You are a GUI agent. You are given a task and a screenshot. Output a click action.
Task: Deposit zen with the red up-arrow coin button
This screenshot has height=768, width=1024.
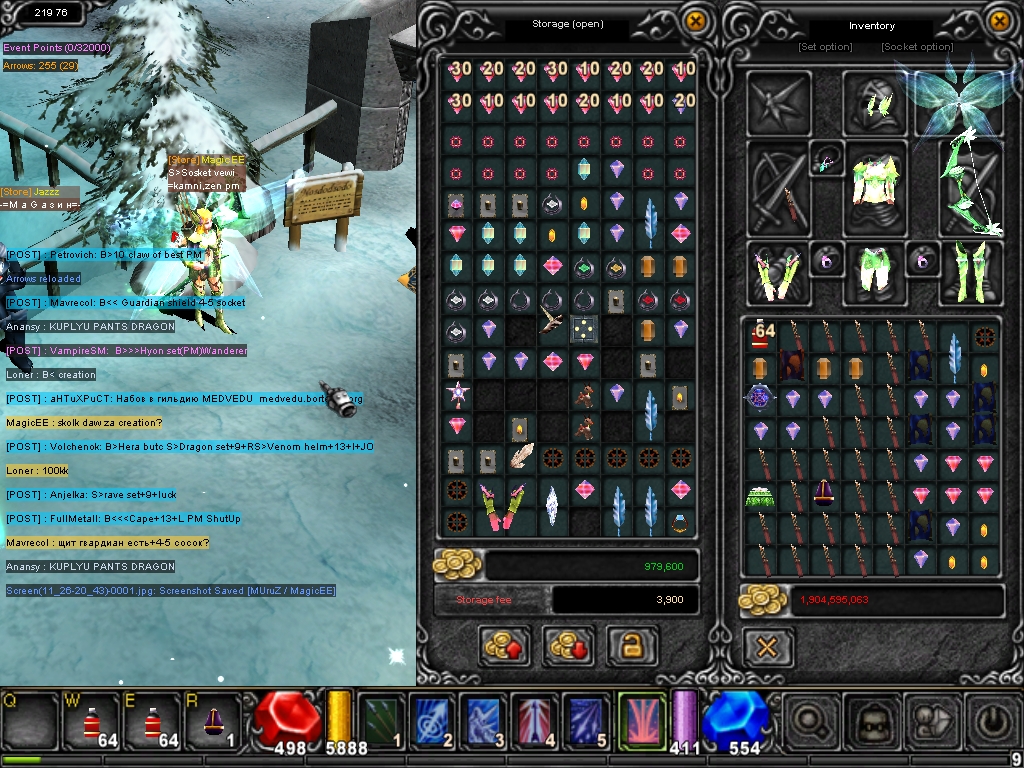[504, 646]
